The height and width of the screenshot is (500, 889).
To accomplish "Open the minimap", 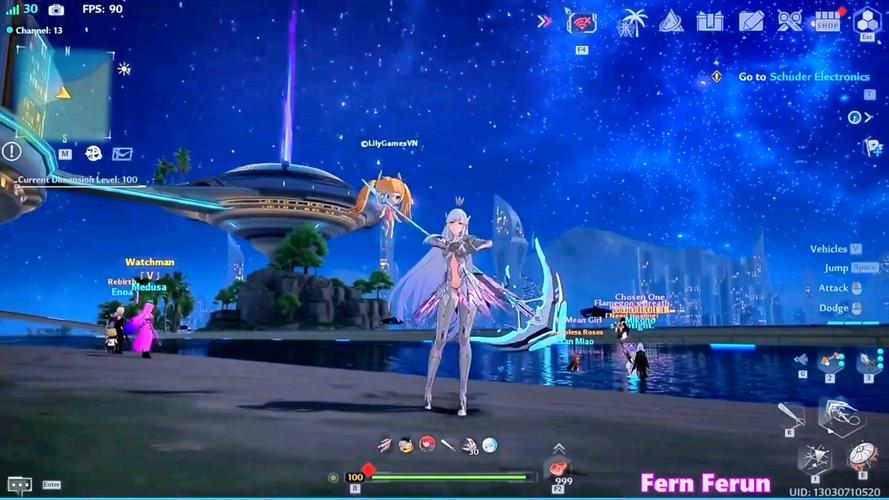I will [63, 88].
